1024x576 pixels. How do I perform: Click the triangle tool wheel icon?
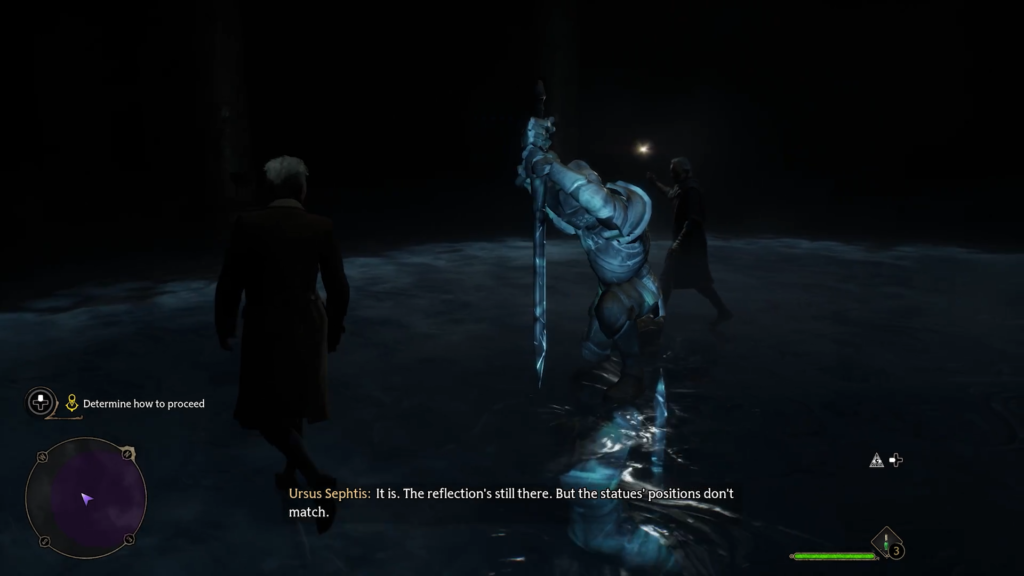point(877,460)
